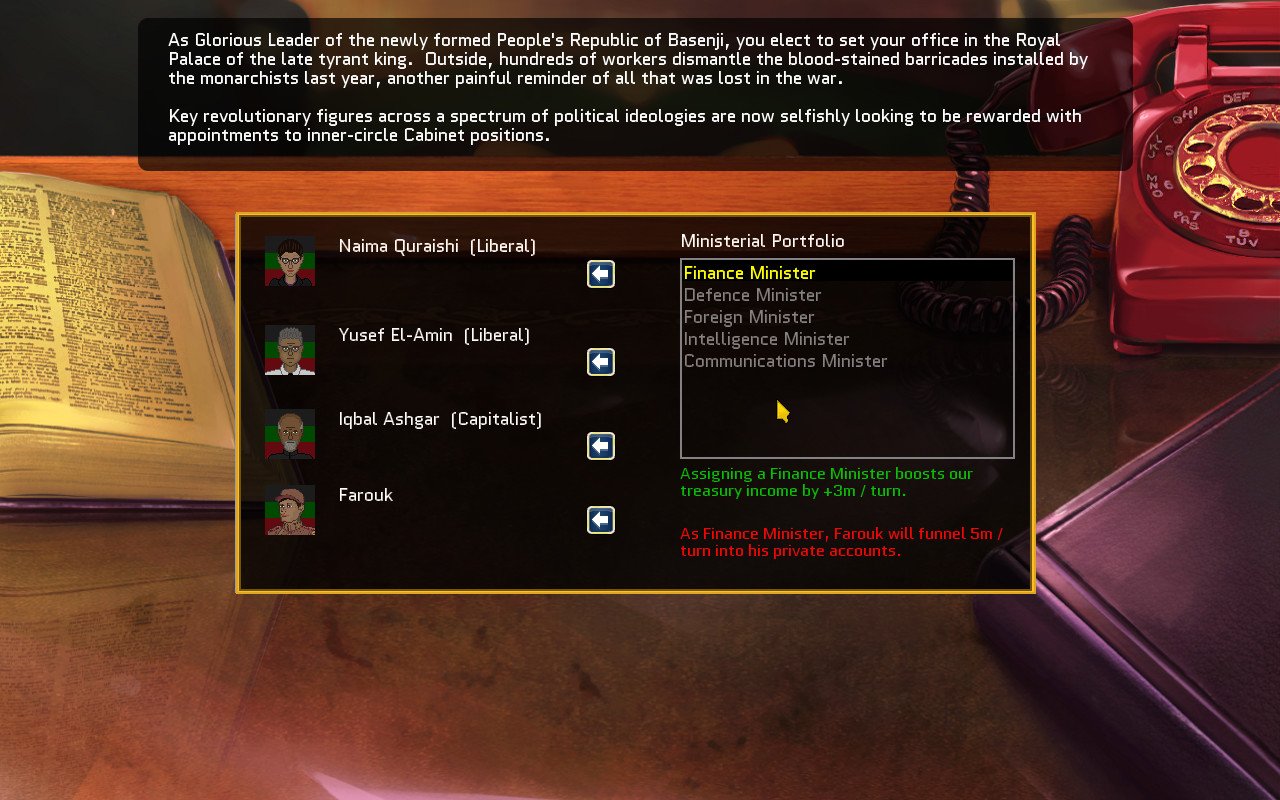The image size is (1280, 800).
Task: Select the Foreign Minister portfolio
Action: click(x=748, y=317)
